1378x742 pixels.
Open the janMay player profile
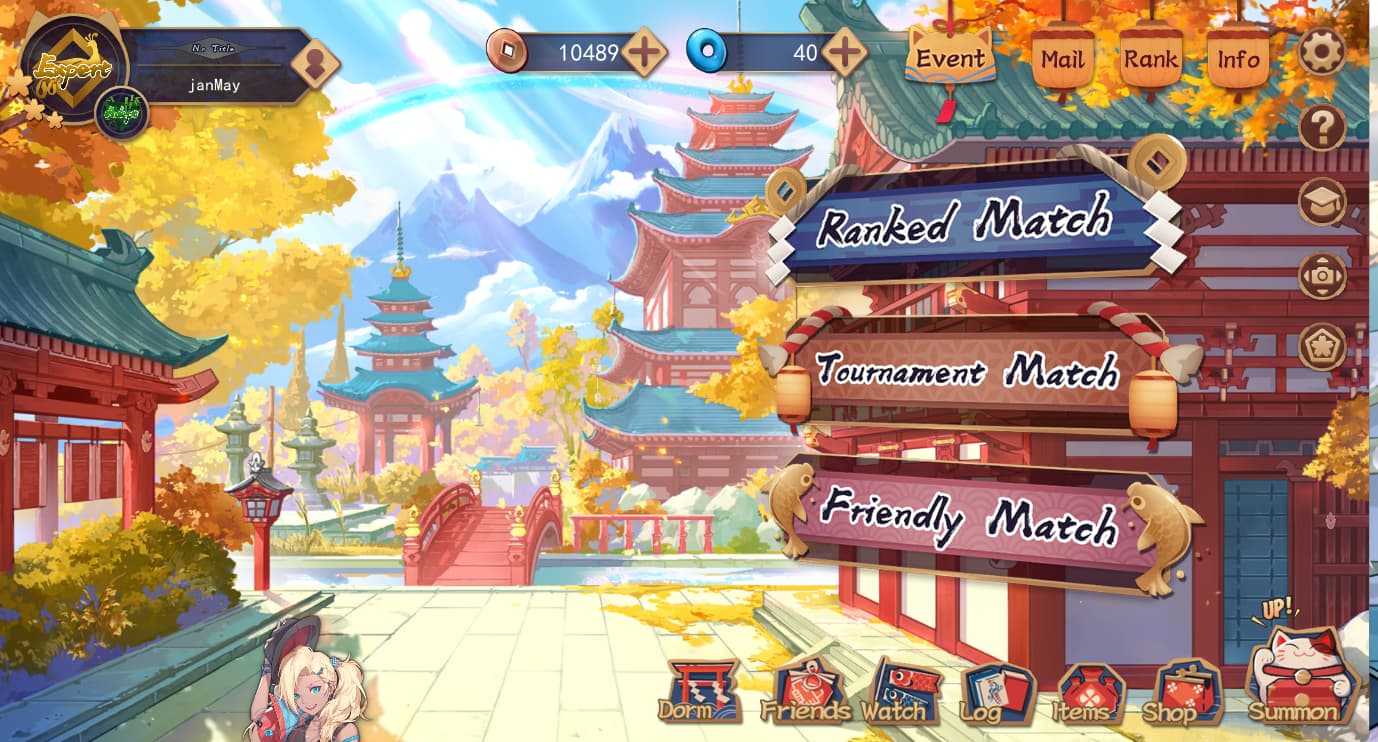tap(215, 85)
